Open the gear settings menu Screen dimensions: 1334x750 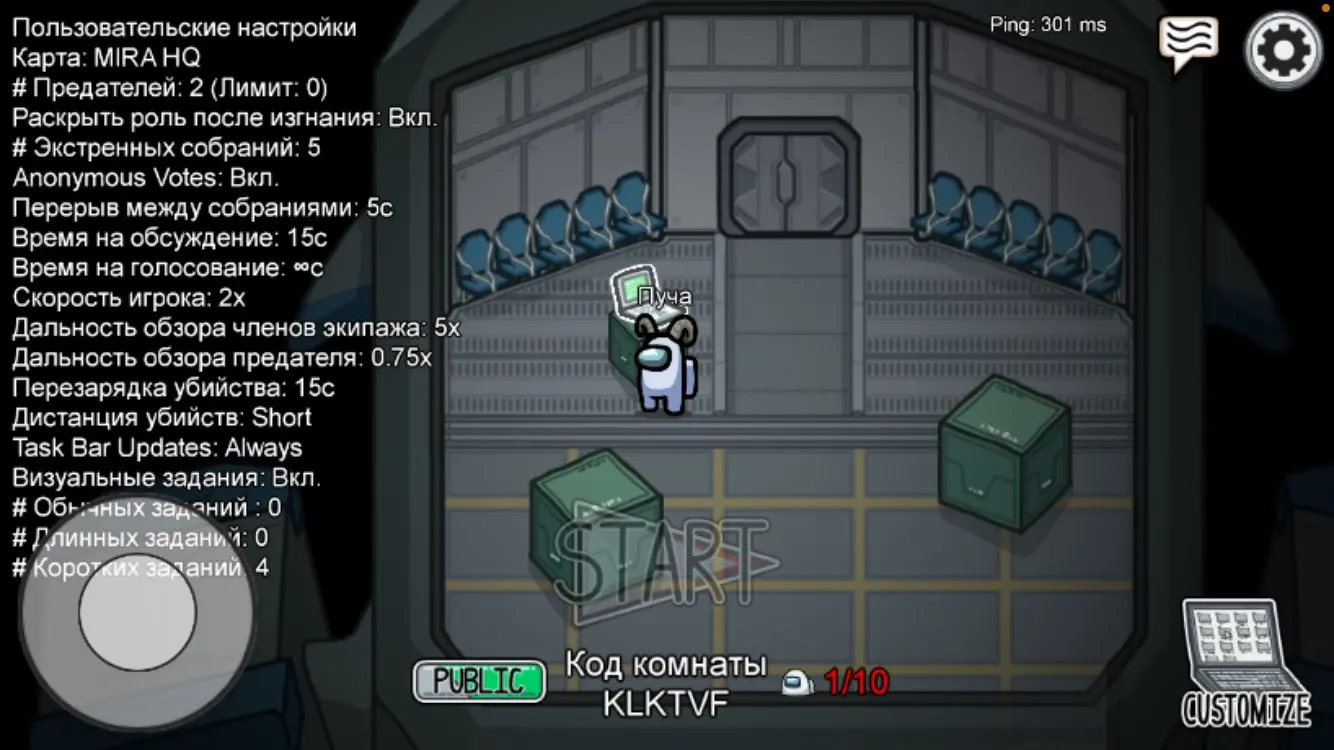pos(1284,50)
